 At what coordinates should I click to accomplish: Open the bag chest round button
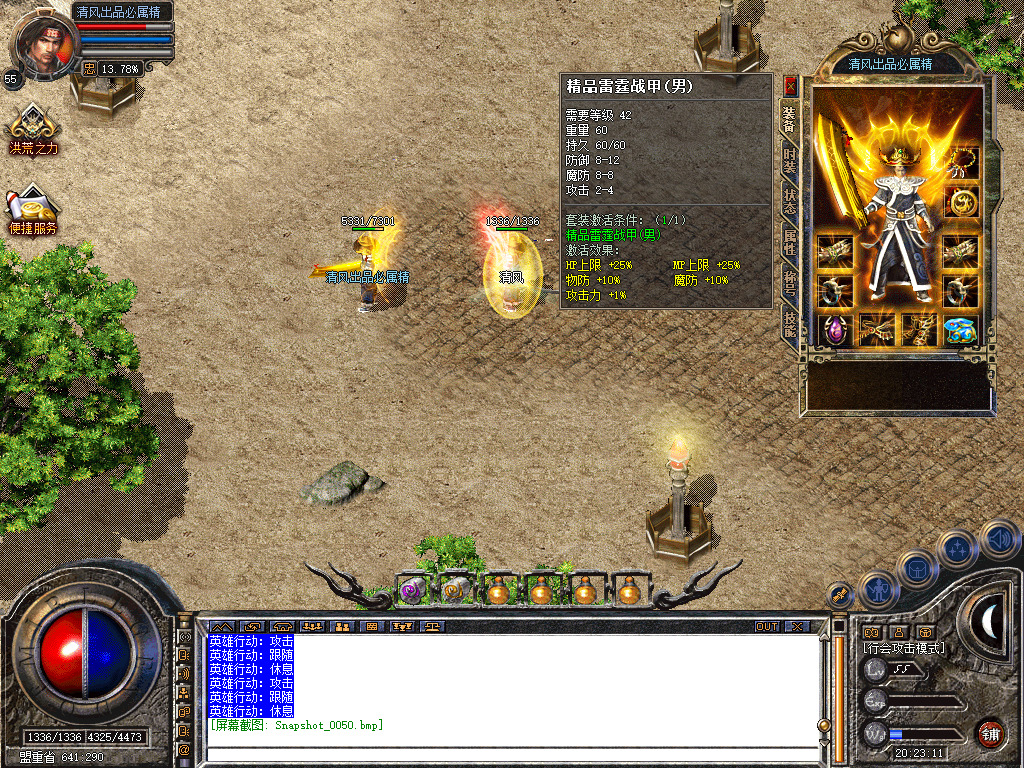click(x=916, y=567)
